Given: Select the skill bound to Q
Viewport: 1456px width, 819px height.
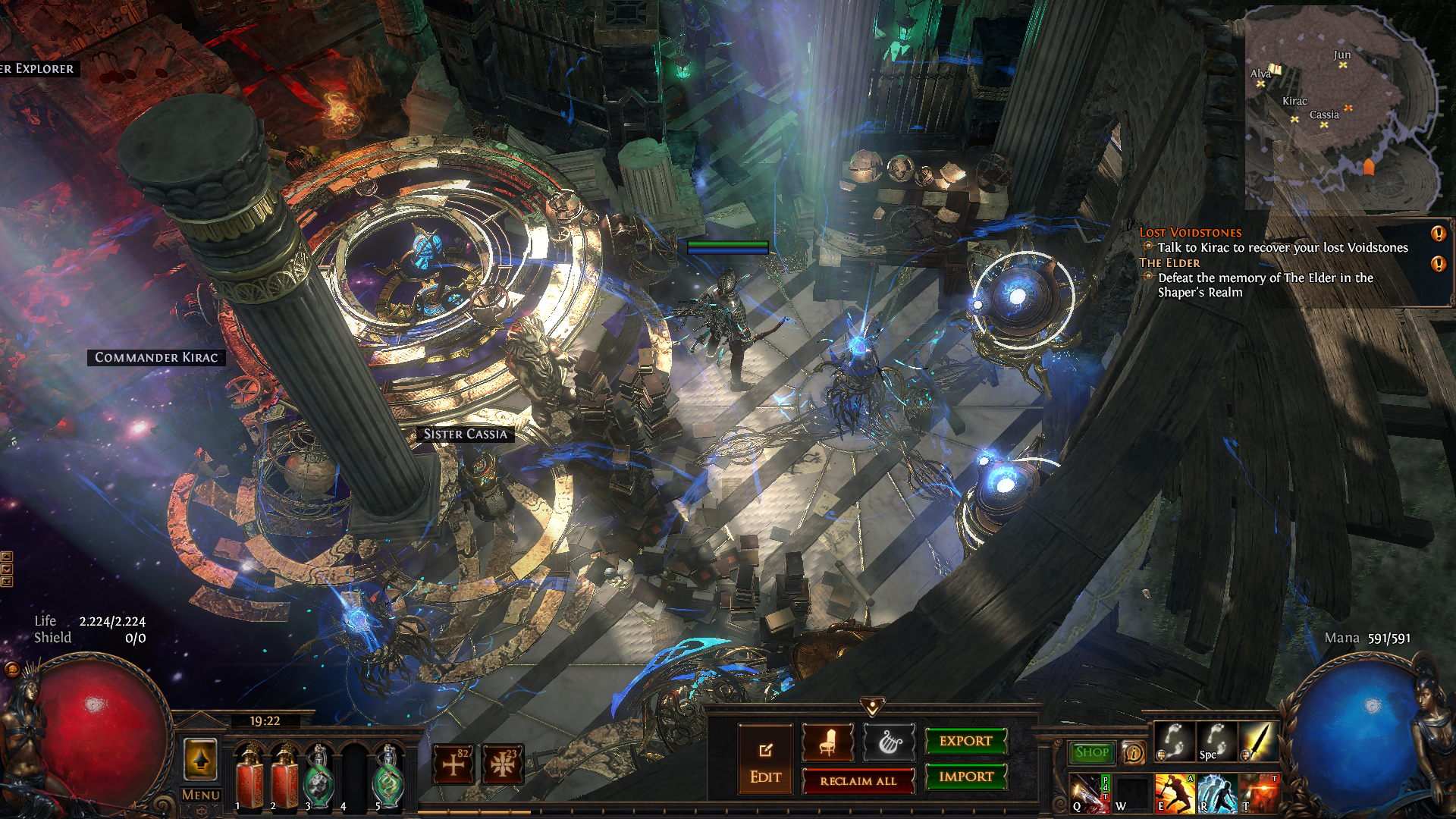Looking at the screenshot, I should (1089, 792).
